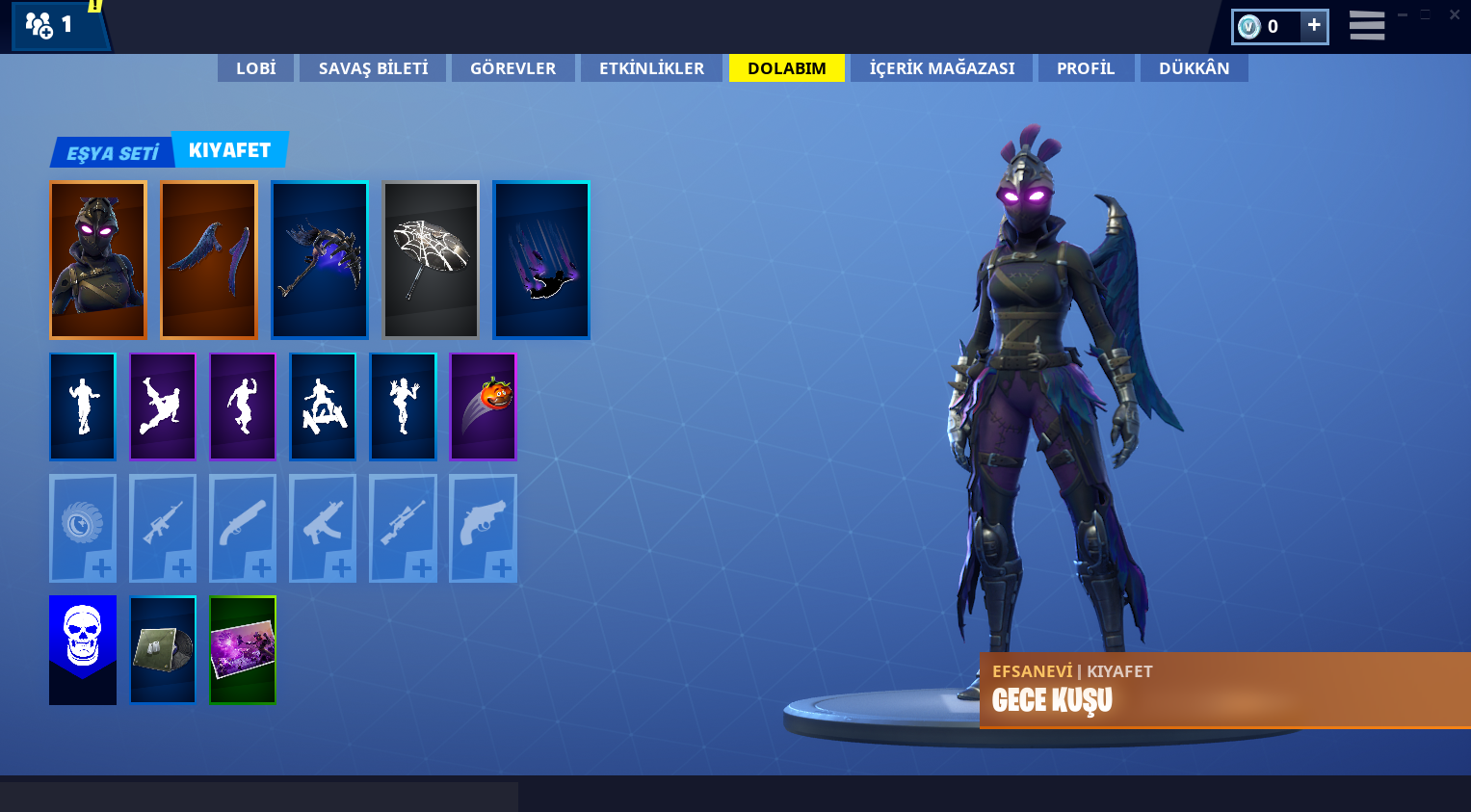Visit the Dükkân tab
Screen dimensions: 1471x812
pos(1194,68)
